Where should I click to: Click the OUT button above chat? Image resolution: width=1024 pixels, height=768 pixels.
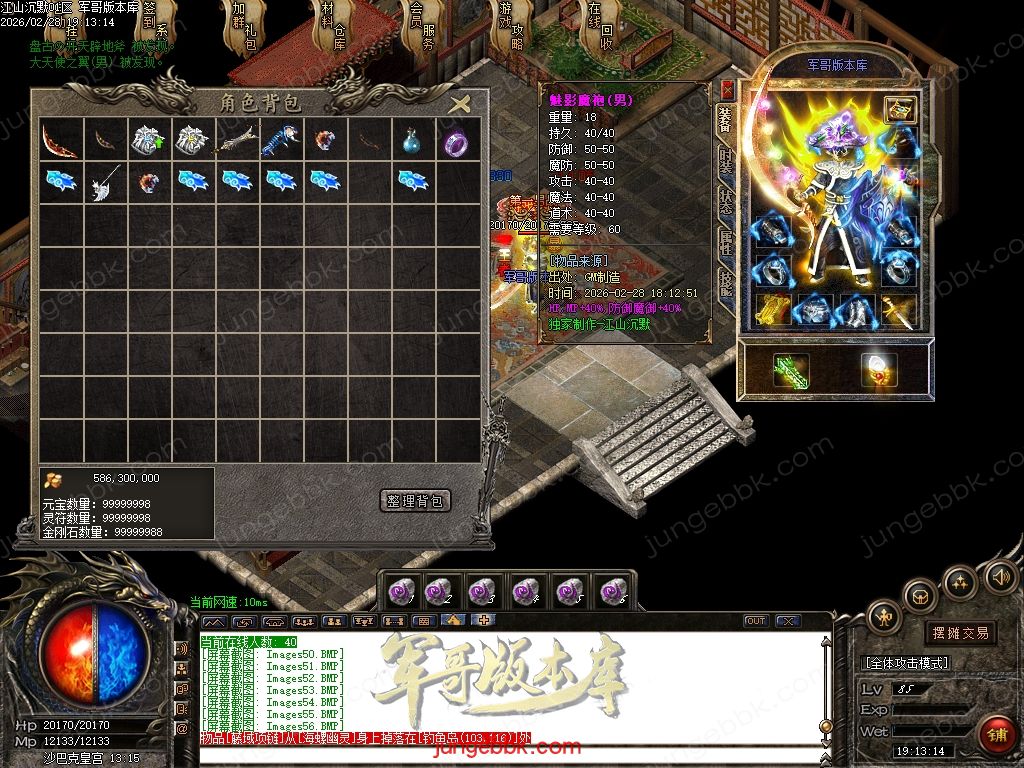point(756,621)
